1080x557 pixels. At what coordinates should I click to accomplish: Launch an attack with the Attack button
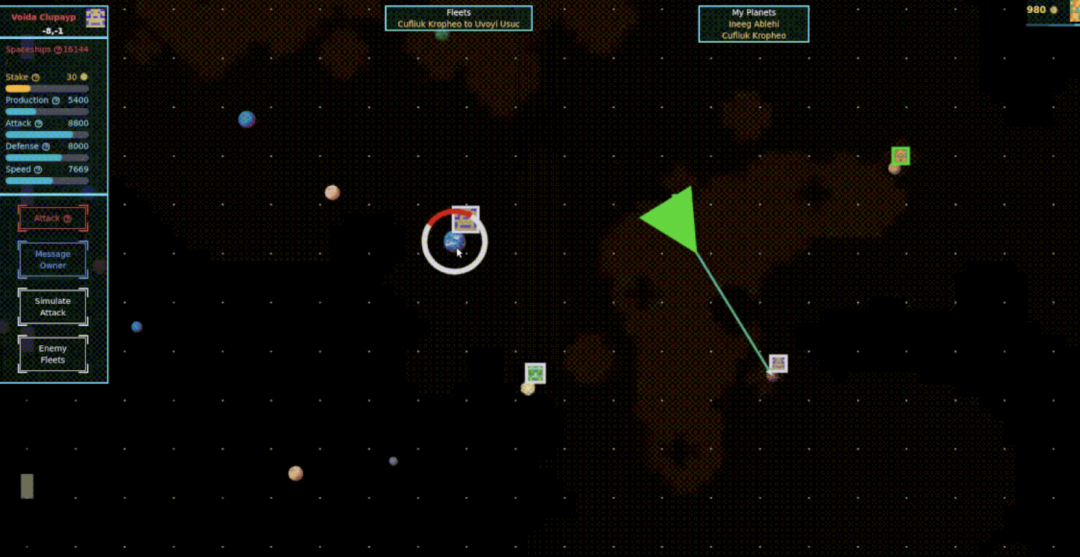53,218
